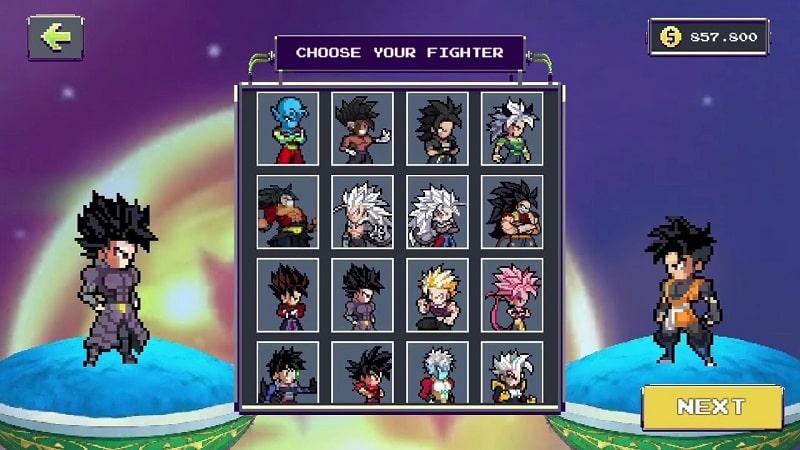Viewport: 800px width, 450px height.
Task: Select the white-haired fighter in gold armor
Action: point(512,373)
